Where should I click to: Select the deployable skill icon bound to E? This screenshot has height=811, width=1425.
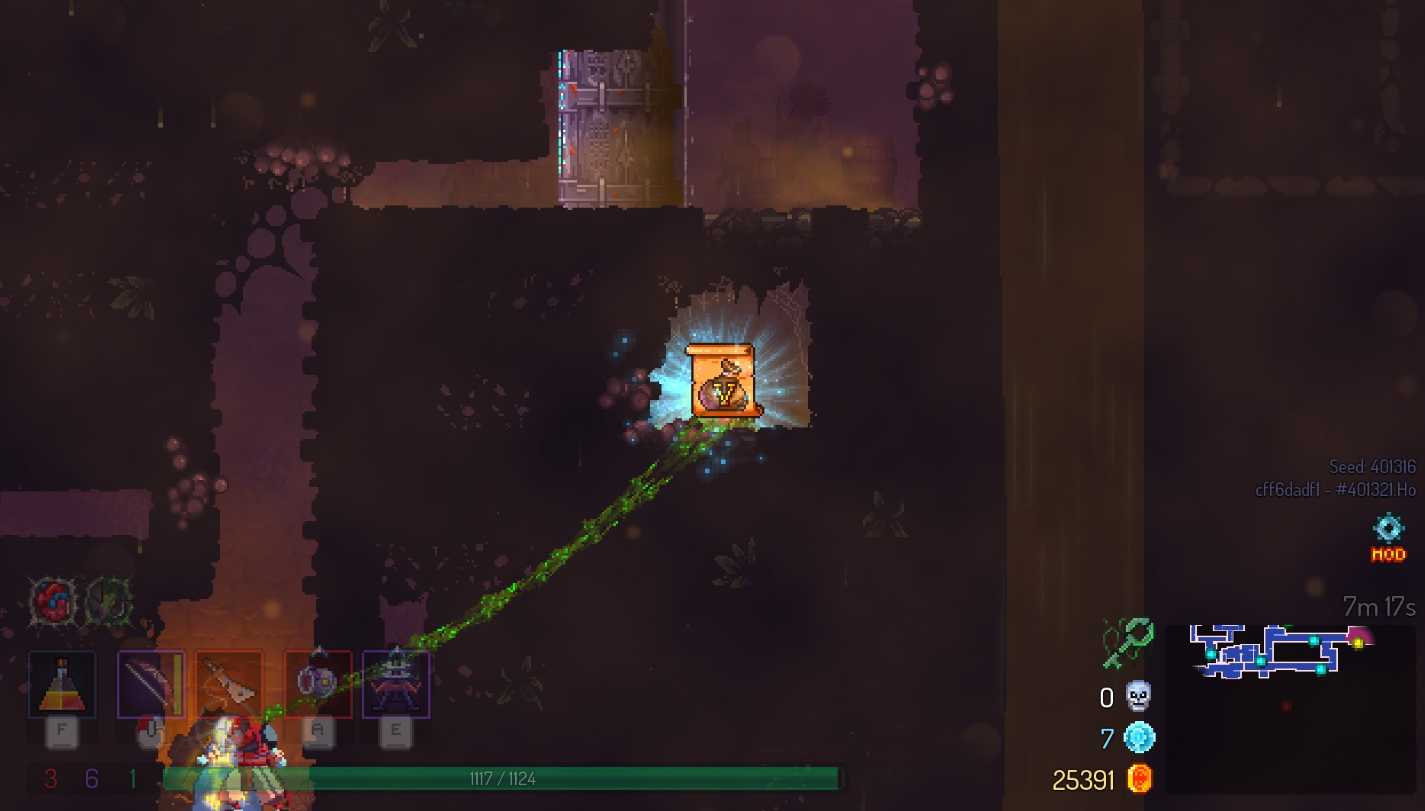coord(394,683)
